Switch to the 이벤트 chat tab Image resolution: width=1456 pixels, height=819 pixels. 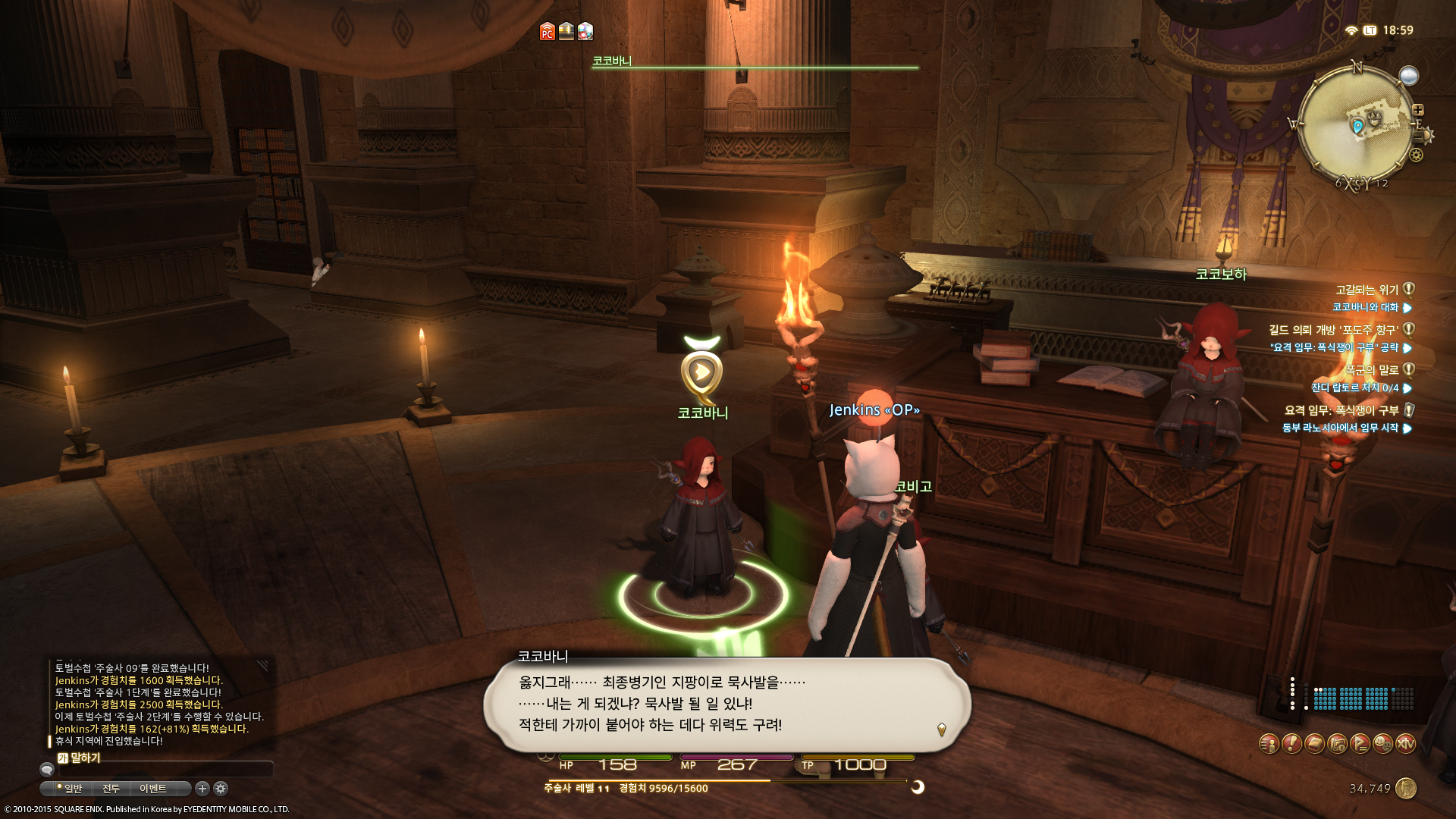[x=152, y=789]
